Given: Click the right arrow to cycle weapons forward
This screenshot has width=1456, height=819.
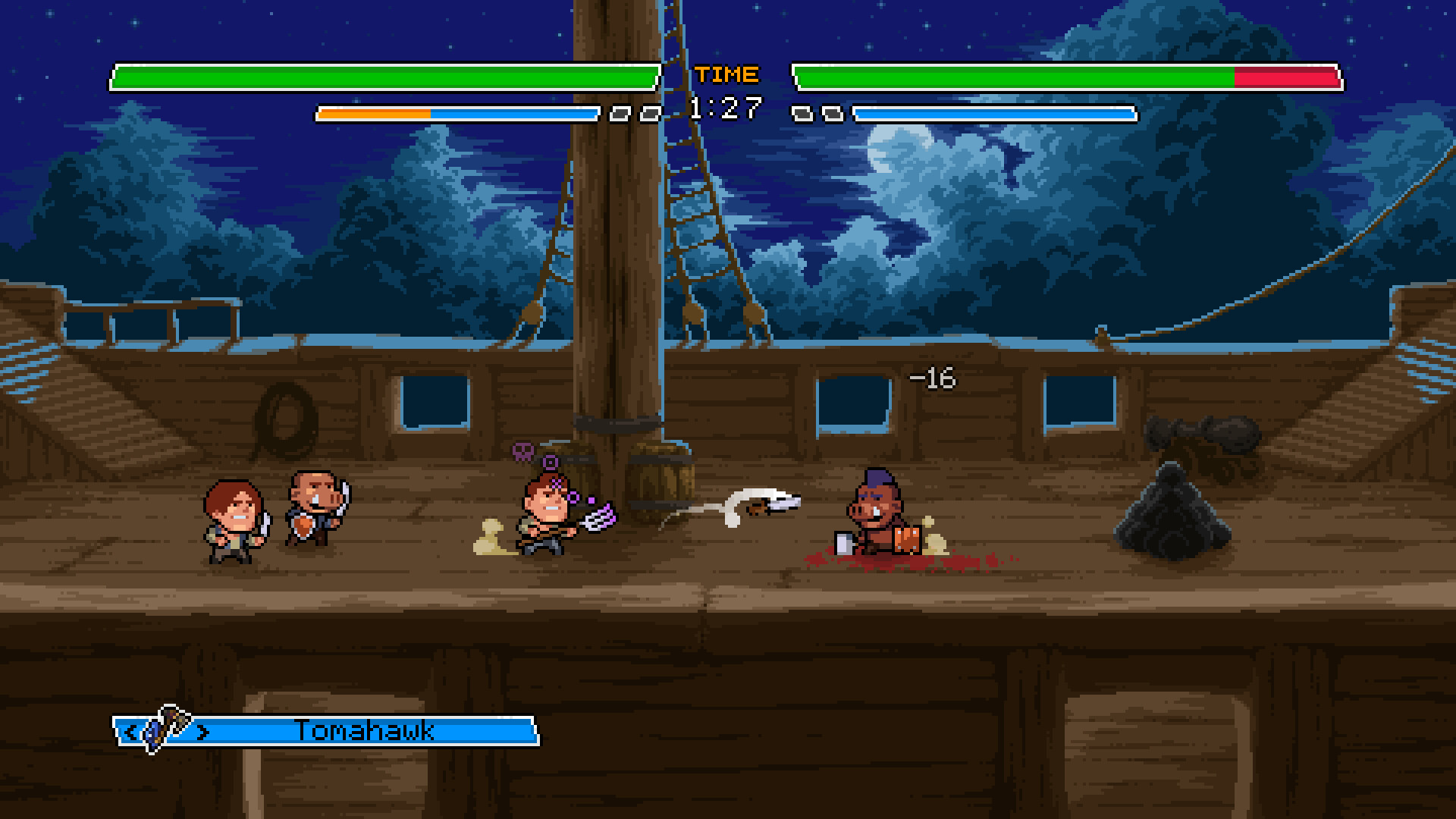Looking at the screenshot, I should coord(202,731).
